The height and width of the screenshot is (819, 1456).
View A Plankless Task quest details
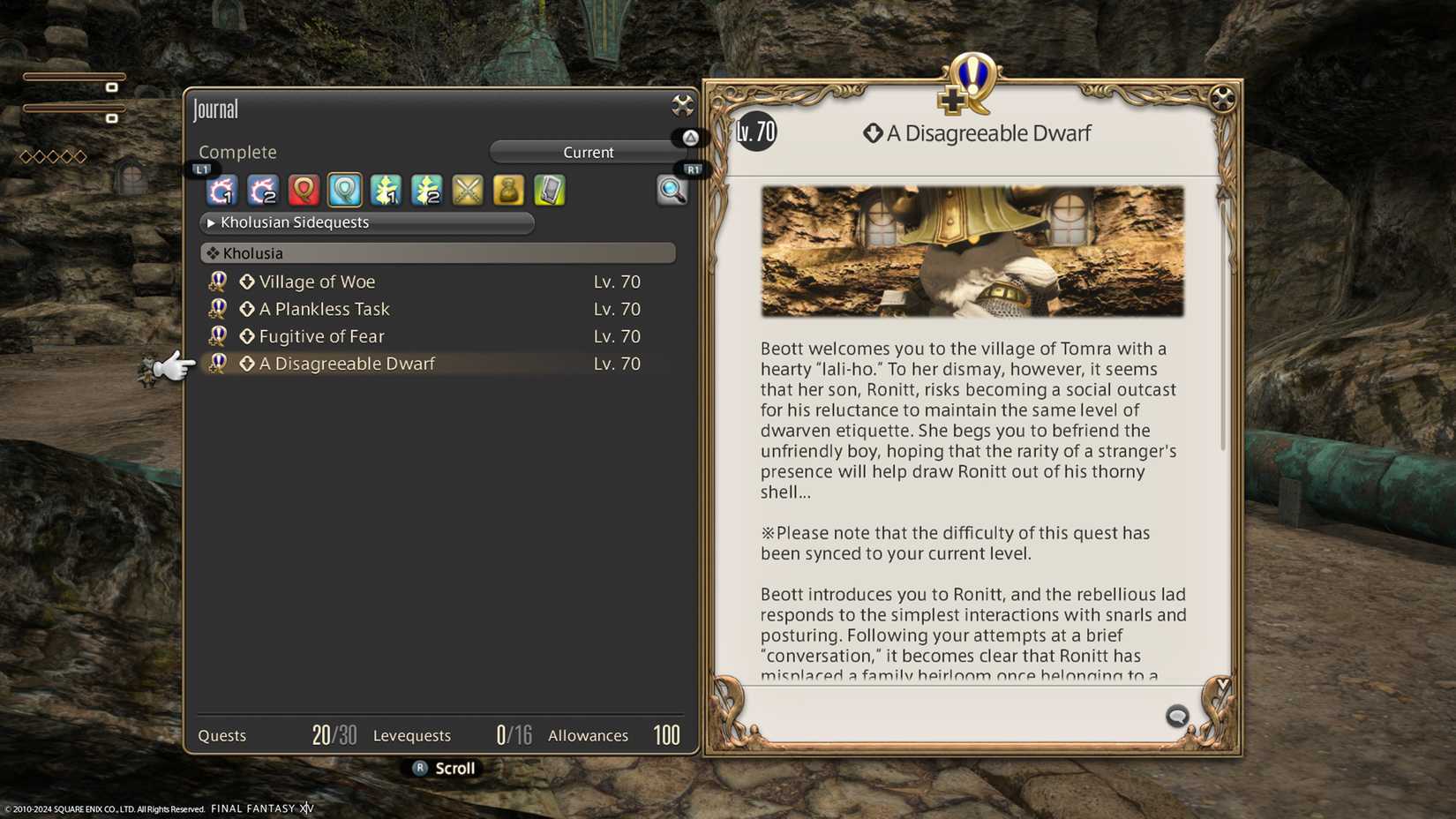coord(323,309)
